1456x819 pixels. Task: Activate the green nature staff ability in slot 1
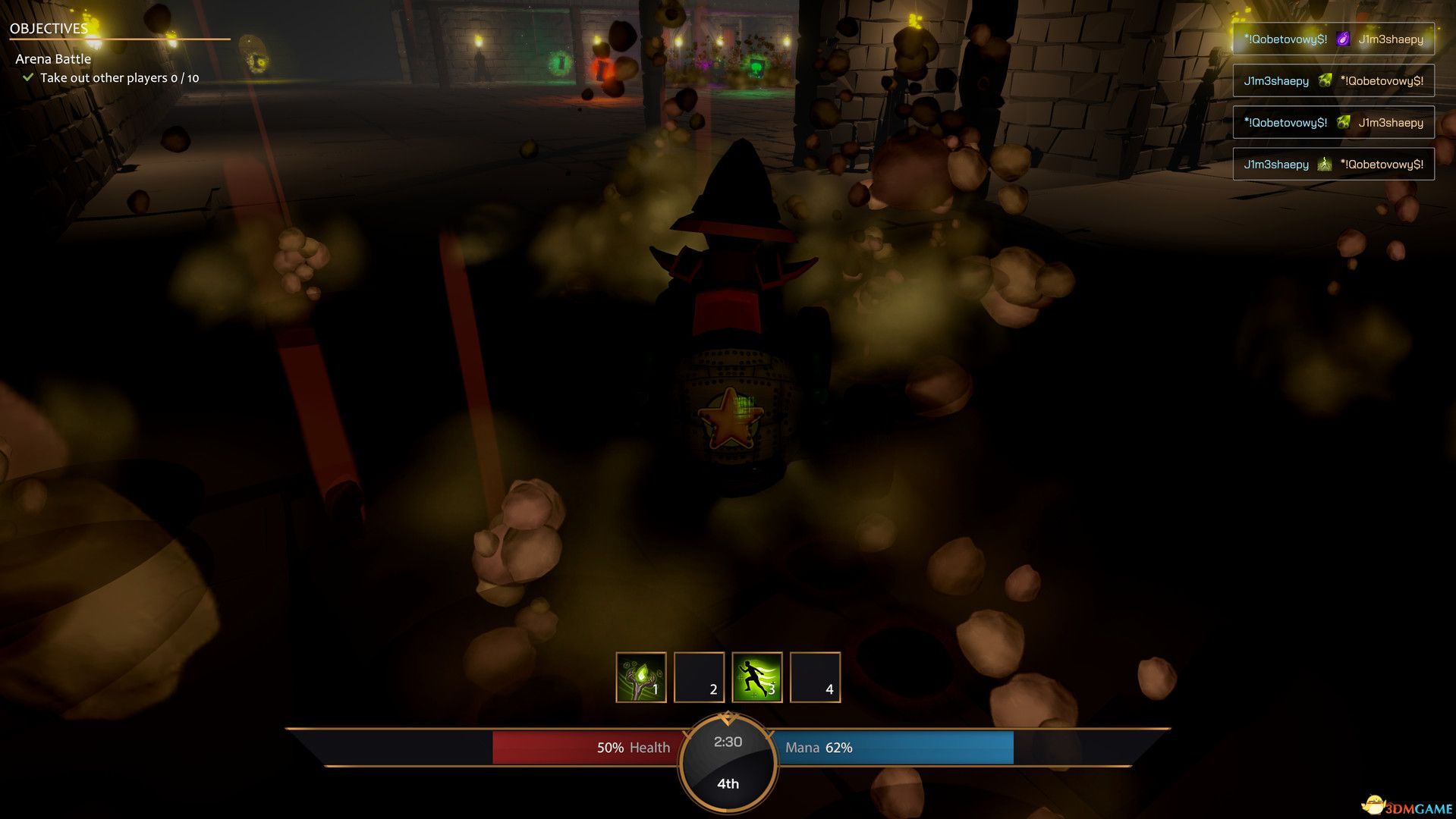640,677
